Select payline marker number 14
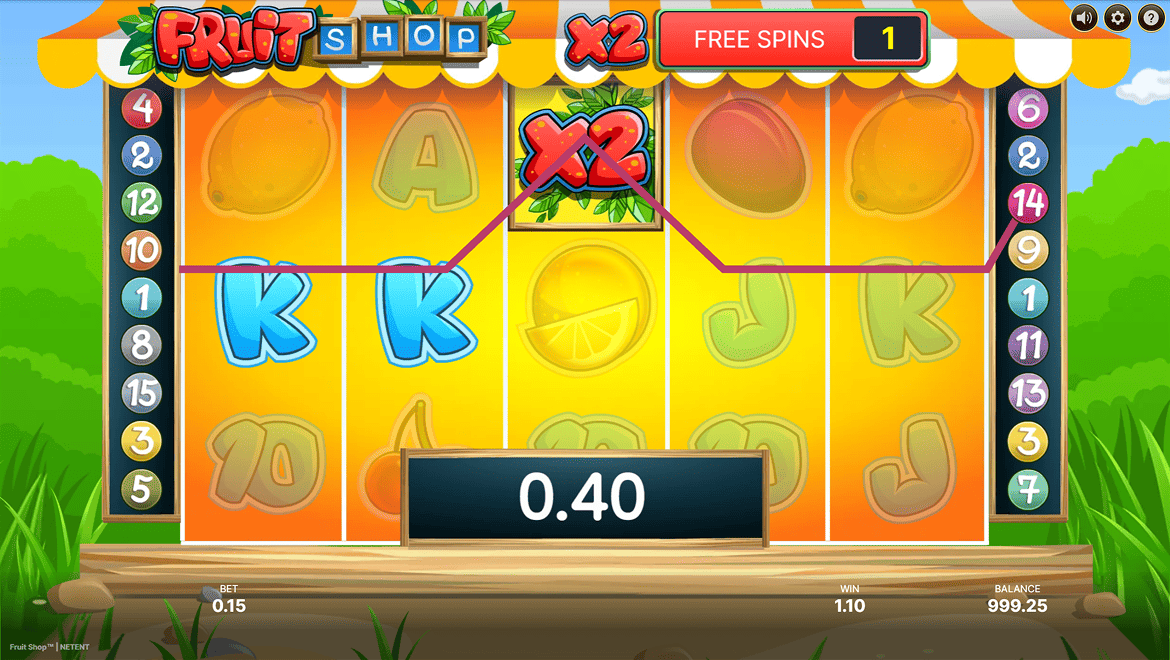1170x660 pixels. click(x=1027, y=203)
